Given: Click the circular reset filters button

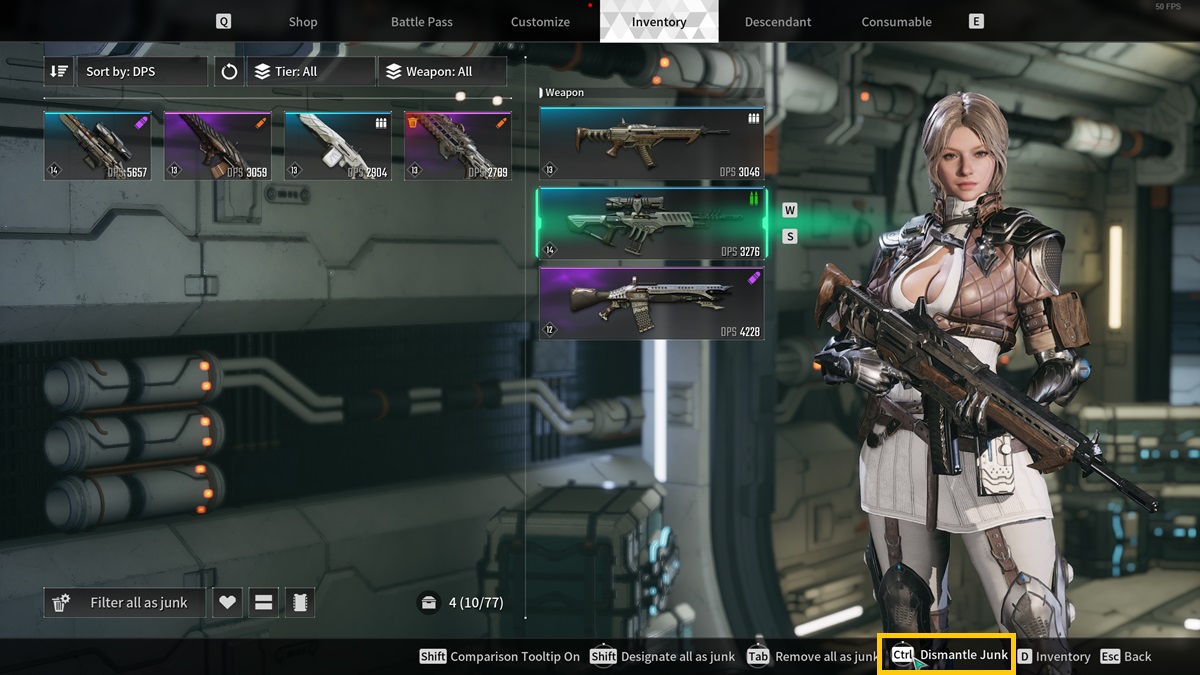Looking at the screenshot, I should [x=230, y=72].
